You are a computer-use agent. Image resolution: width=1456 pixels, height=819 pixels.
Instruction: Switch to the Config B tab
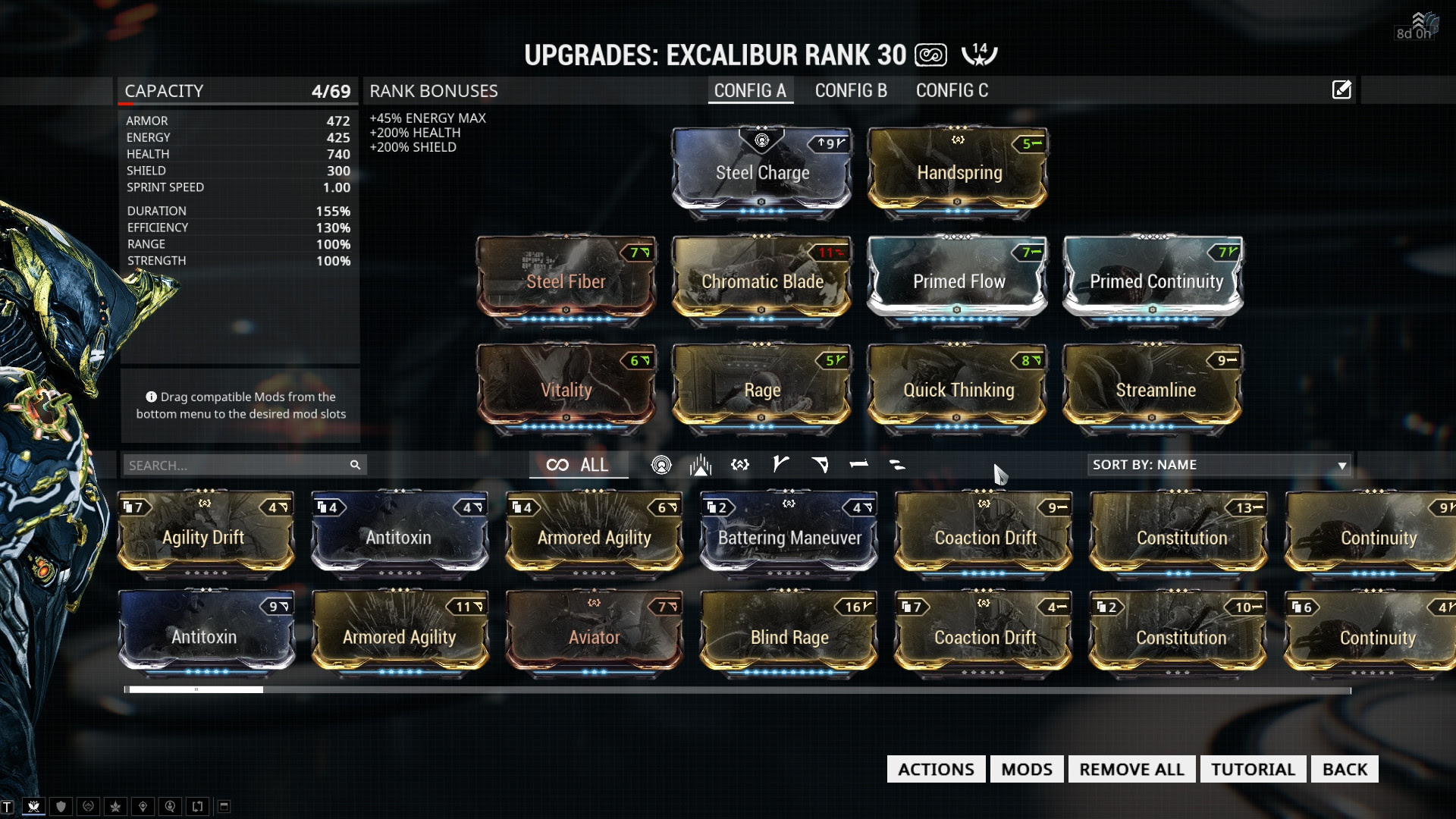(850, 91)
